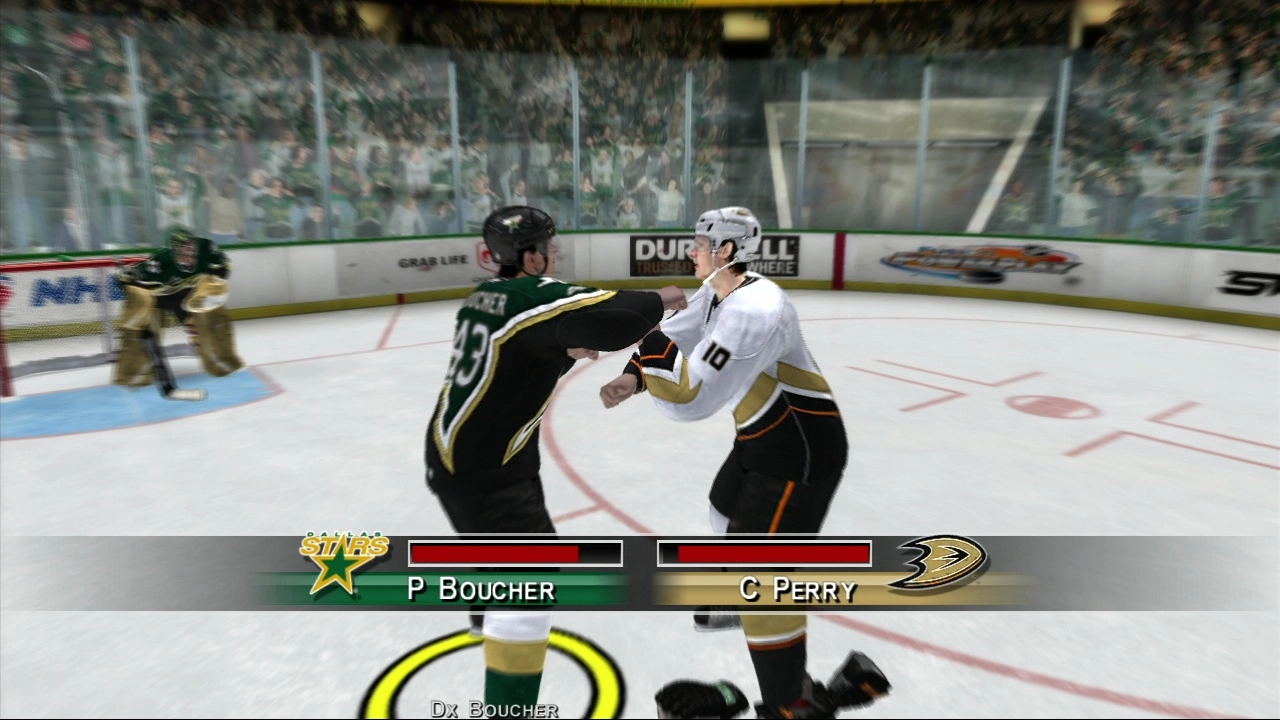Select the P Boucher name plate
The image size is (1280, 720).
(x=481, y=589)
